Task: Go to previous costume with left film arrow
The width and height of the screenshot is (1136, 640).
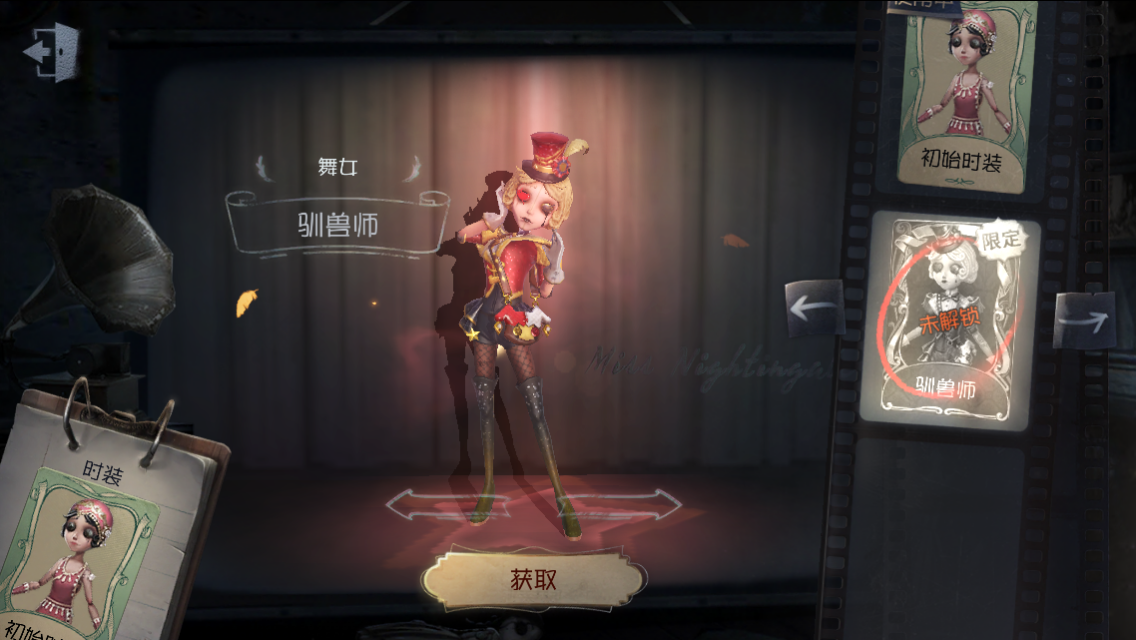Action: [814, 309]
